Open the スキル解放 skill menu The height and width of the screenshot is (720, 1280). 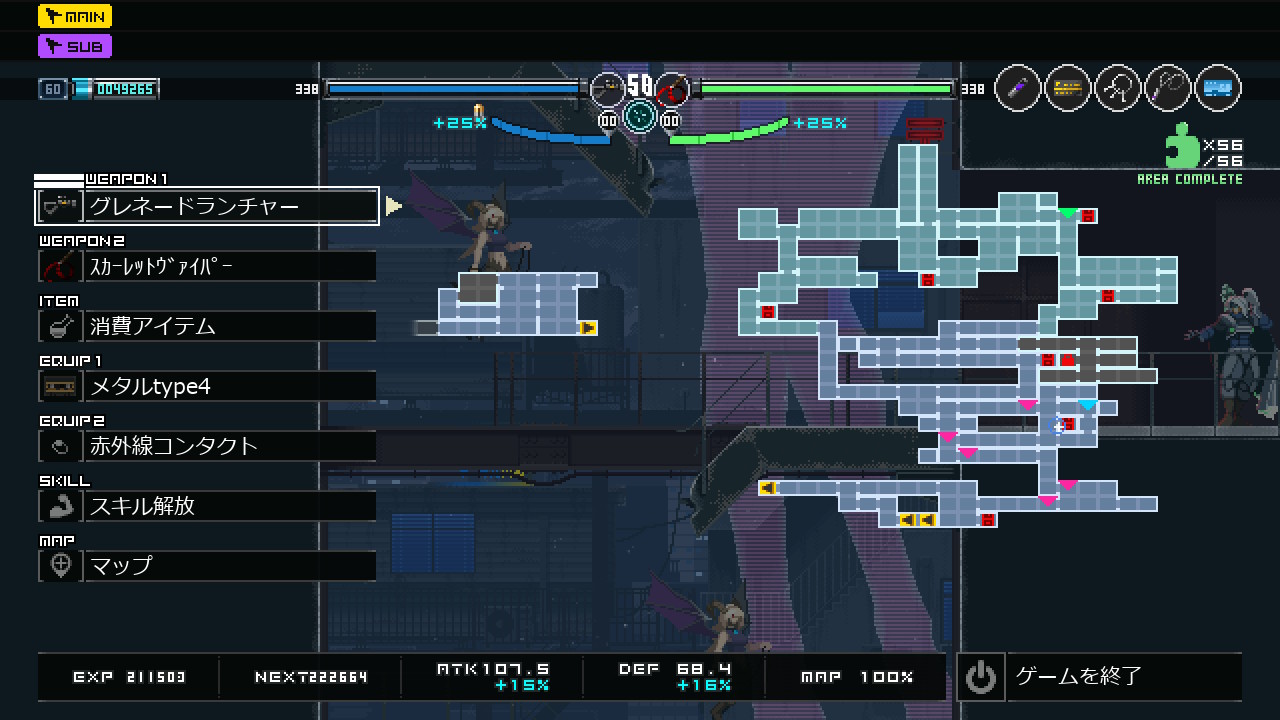[207, 506]
